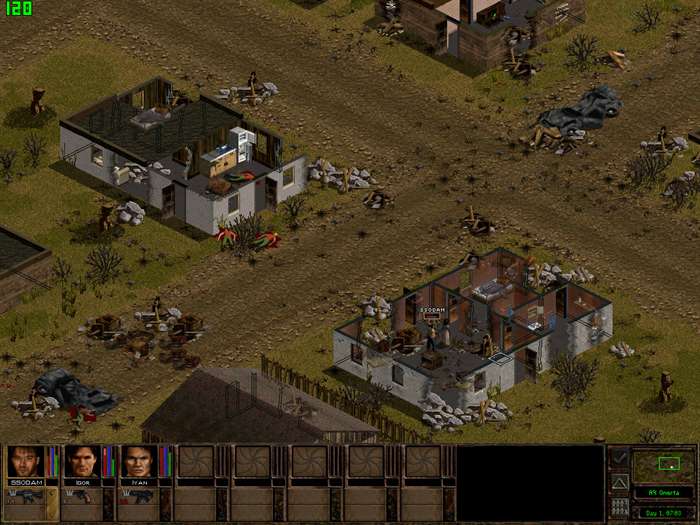Click the checkmark end-turn button
This screenshot has width=700, height=525.
pos(619,458)
